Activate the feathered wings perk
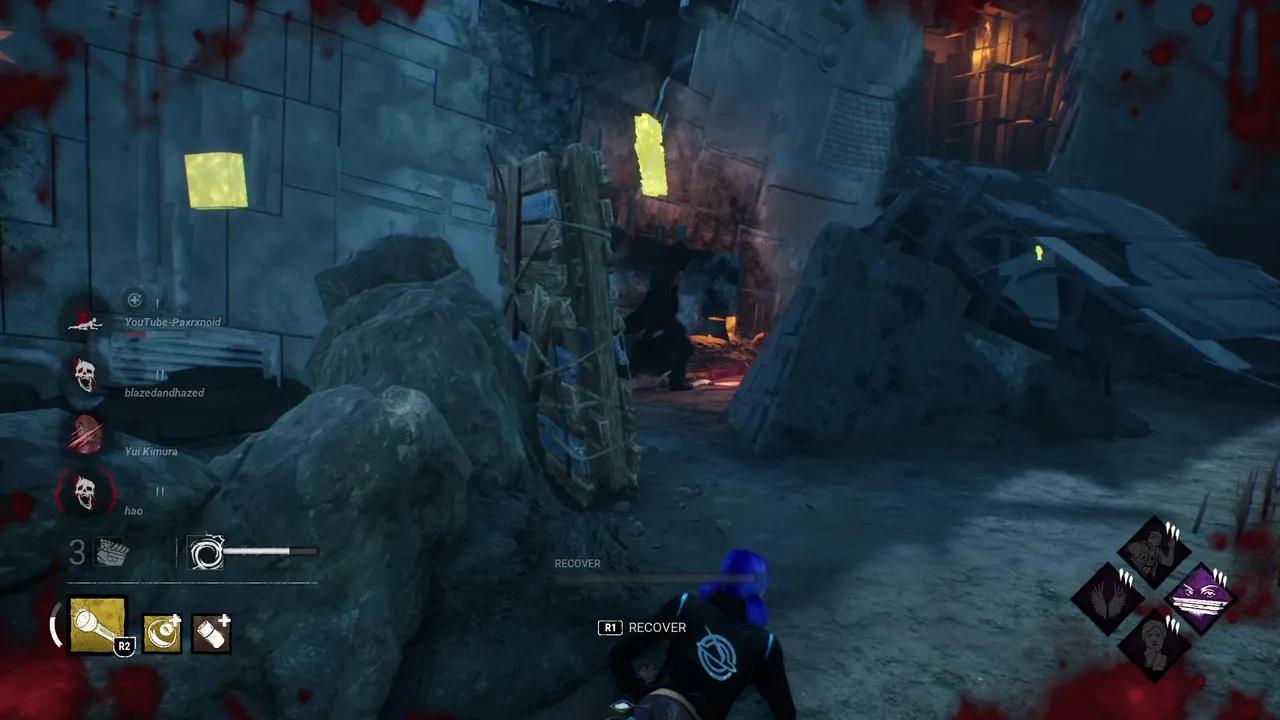 [x=1106, y=599]
